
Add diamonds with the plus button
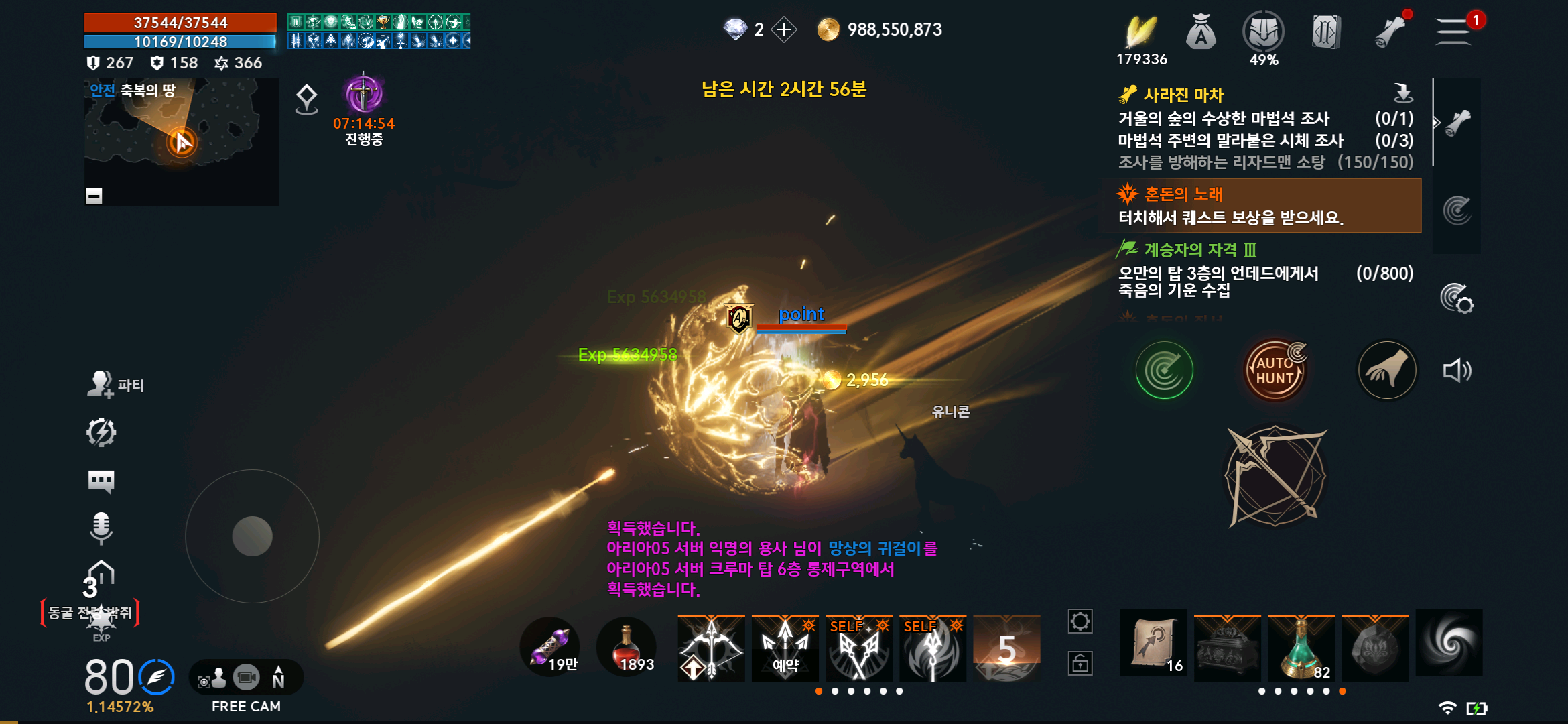coord(784,29)
